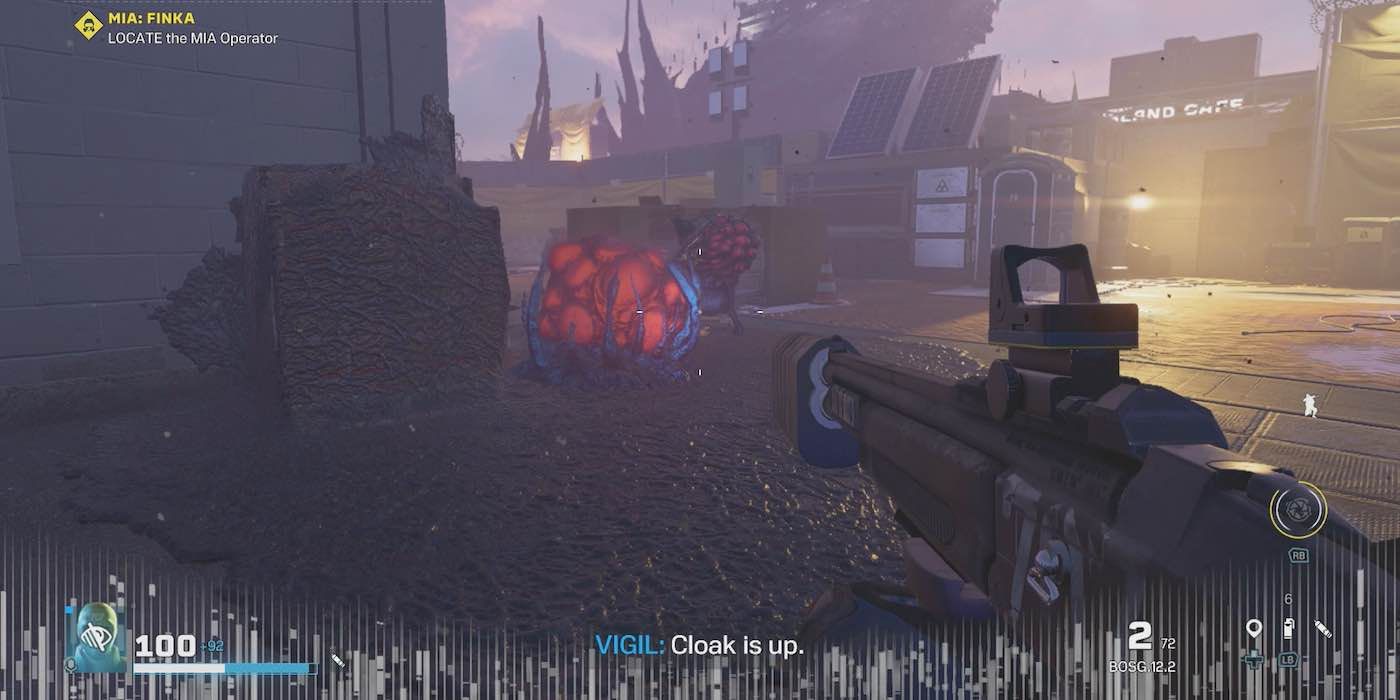Choose the grenade gadget icon
Viewport: 1400px width, 700px height.
click(1288, 629)
